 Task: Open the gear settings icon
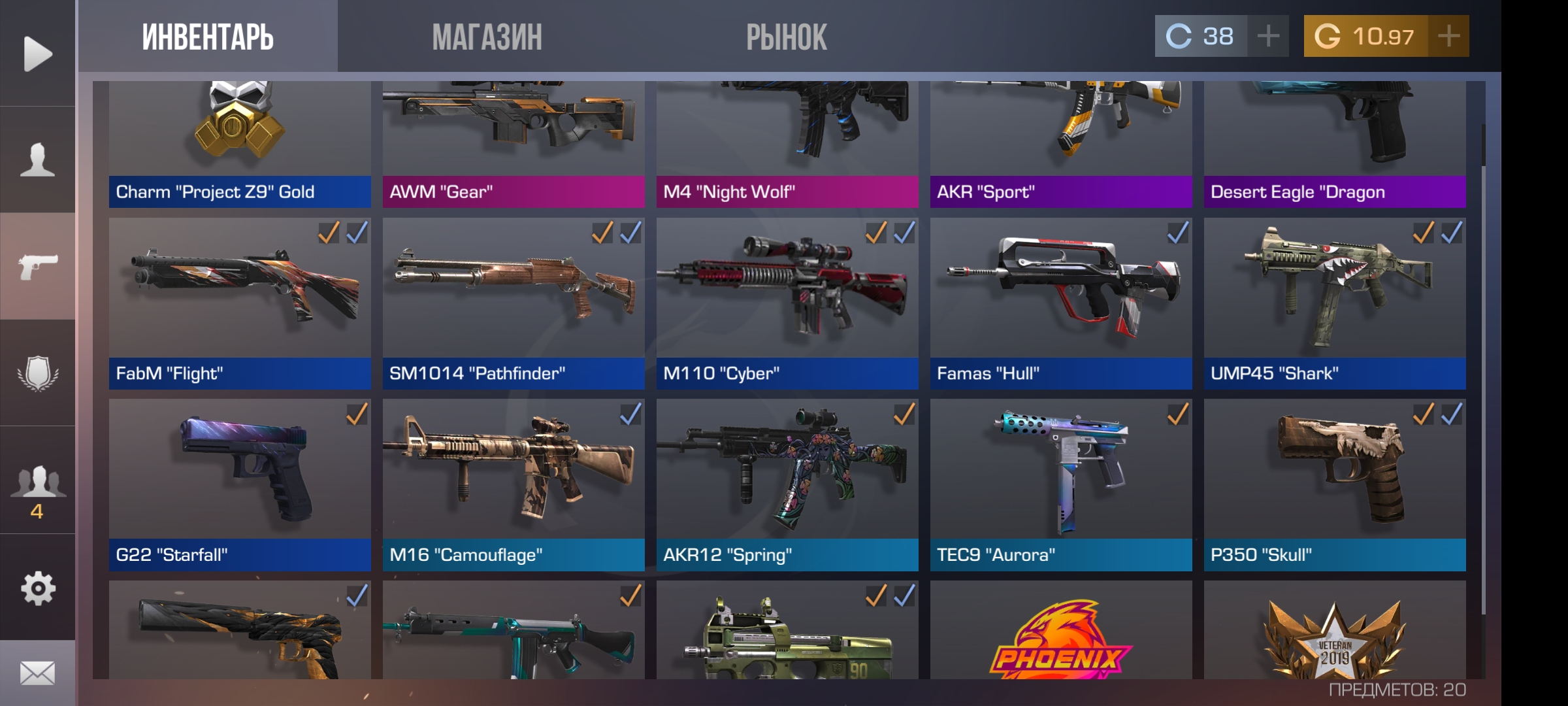[37, 588]
